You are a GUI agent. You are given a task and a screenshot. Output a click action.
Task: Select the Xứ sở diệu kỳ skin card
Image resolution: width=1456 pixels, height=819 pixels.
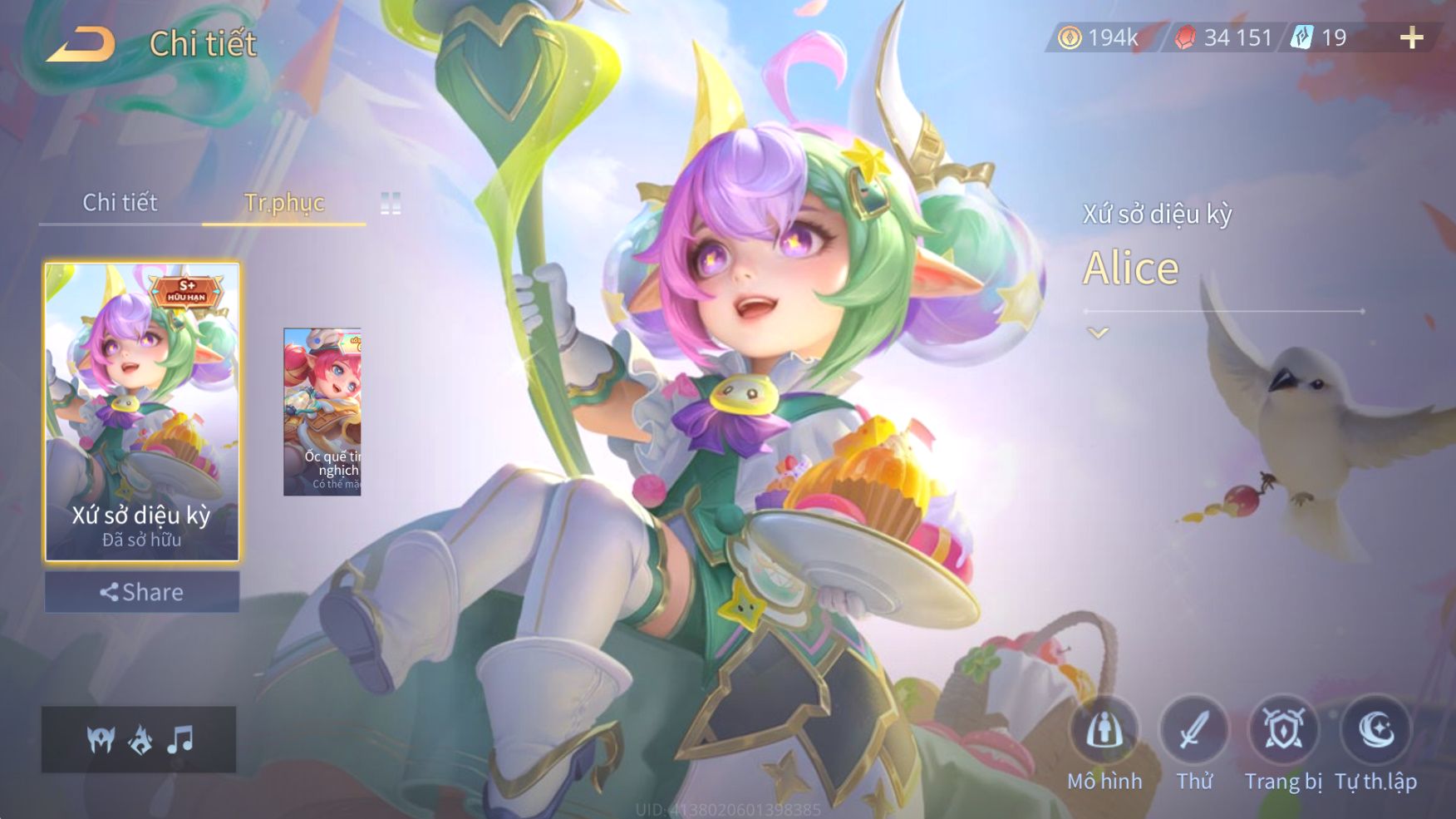tap(142, 412)
